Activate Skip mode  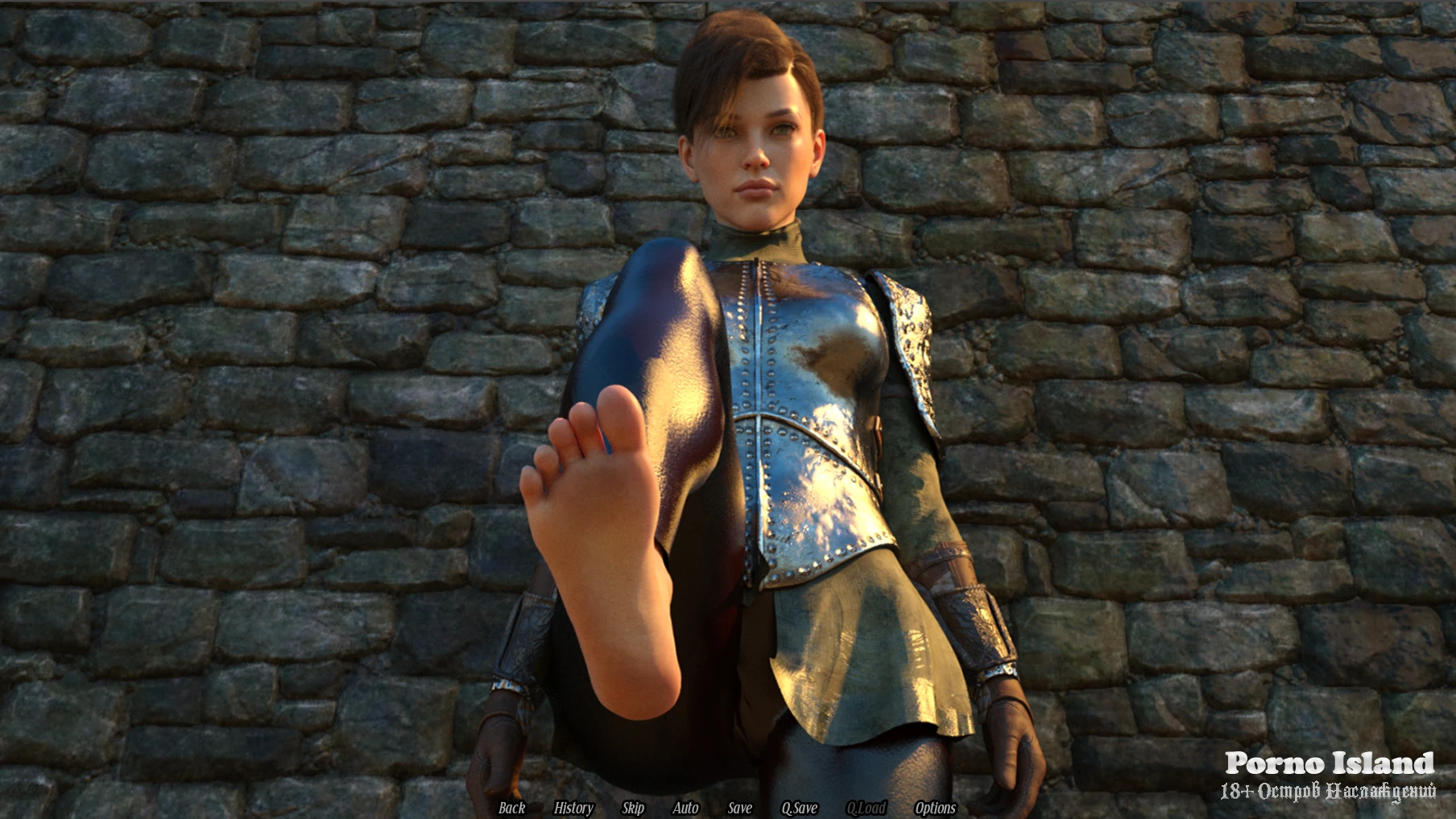tap(633, 808)
